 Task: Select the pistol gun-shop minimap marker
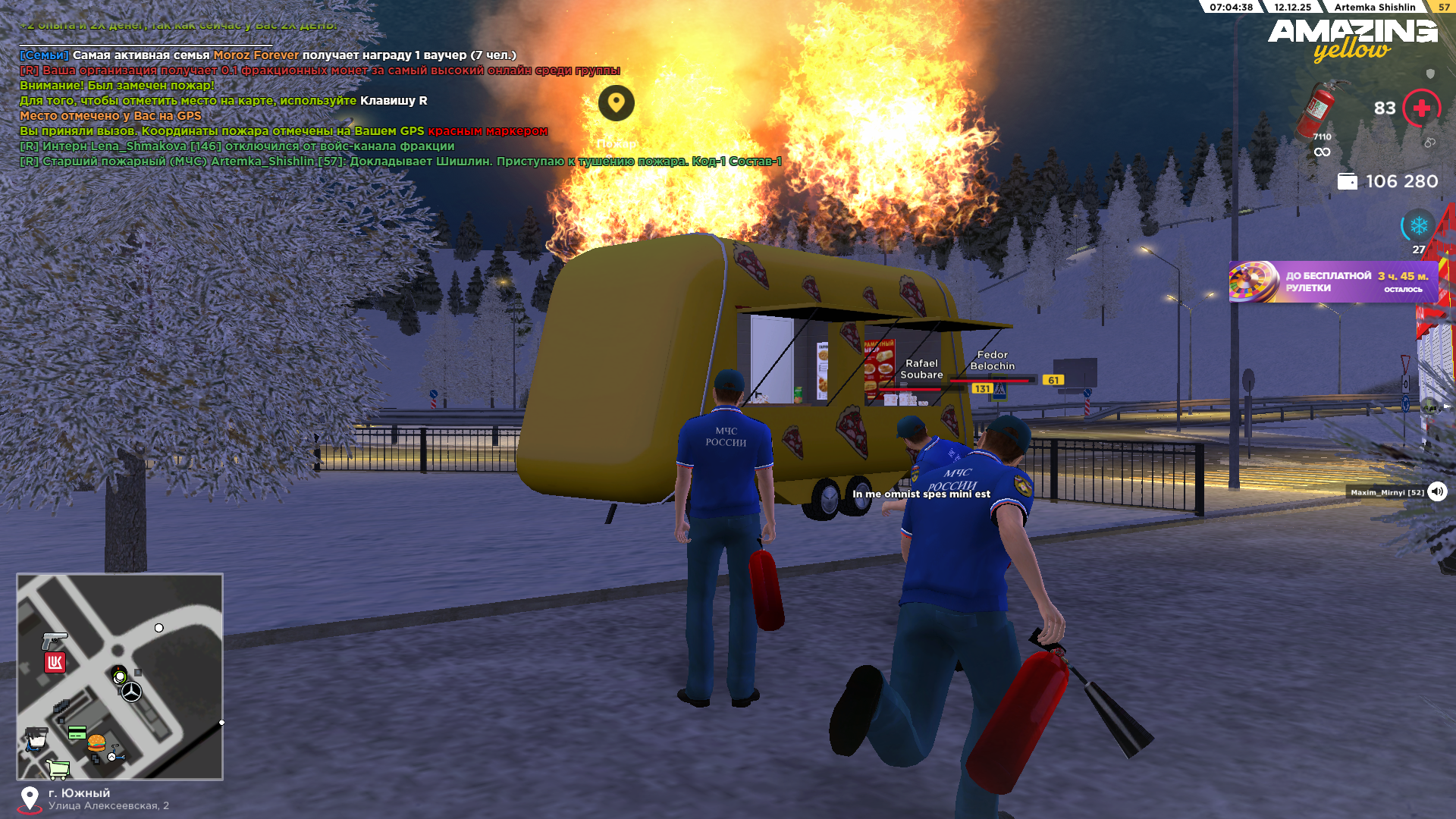tap(54, 640)
